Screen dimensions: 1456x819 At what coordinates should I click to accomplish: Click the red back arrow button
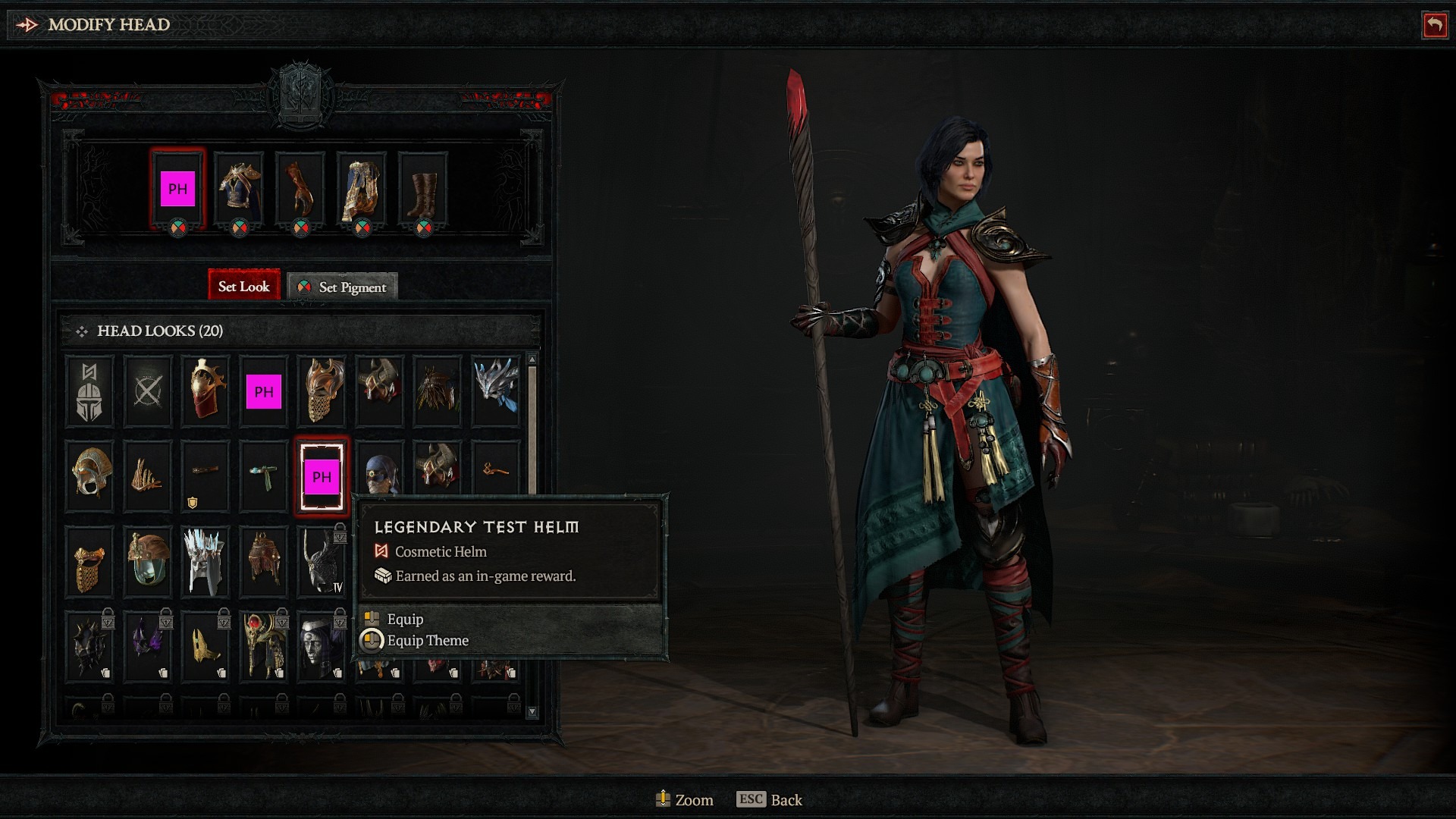pyautogui.click(x=1434, y=25)
